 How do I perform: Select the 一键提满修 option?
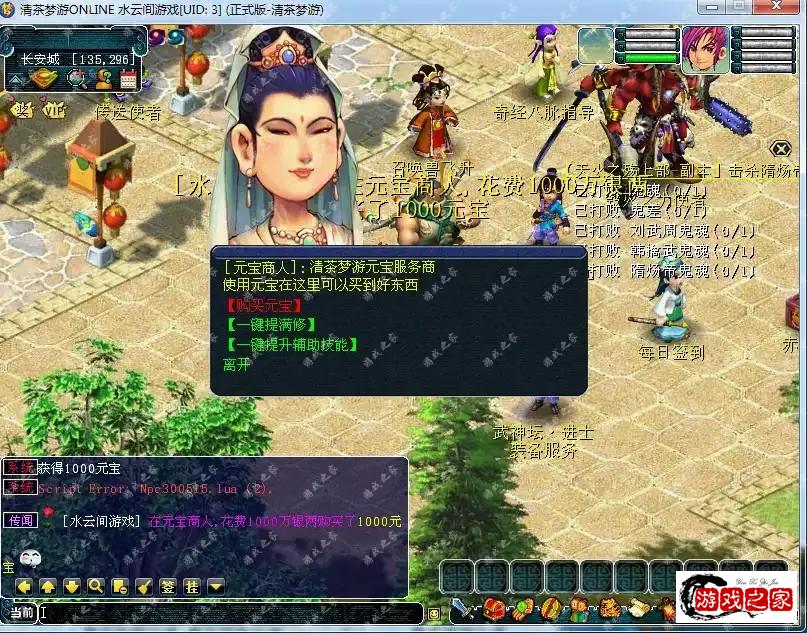pos(271,325)
